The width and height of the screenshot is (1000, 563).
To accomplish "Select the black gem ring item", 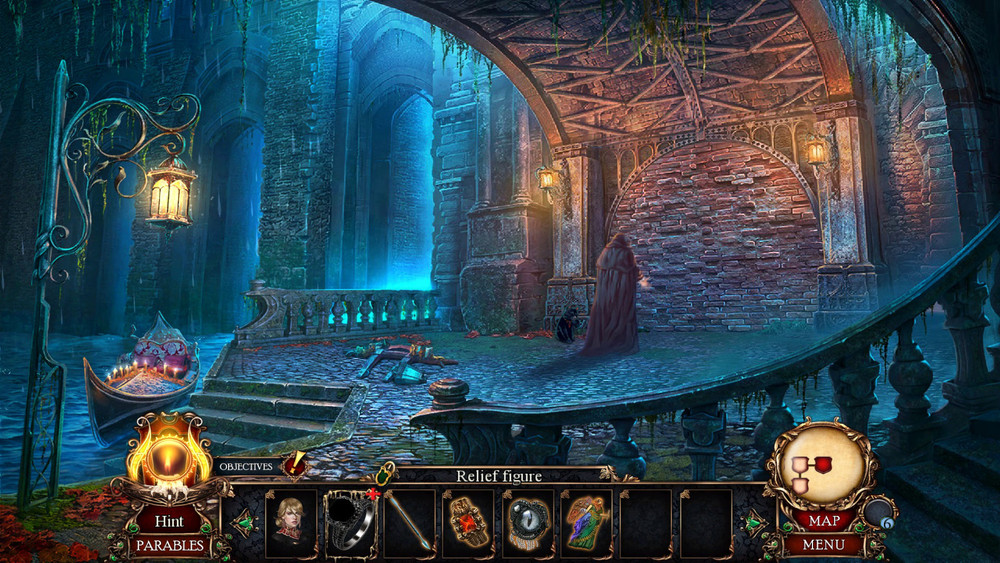I will point(351,523).
